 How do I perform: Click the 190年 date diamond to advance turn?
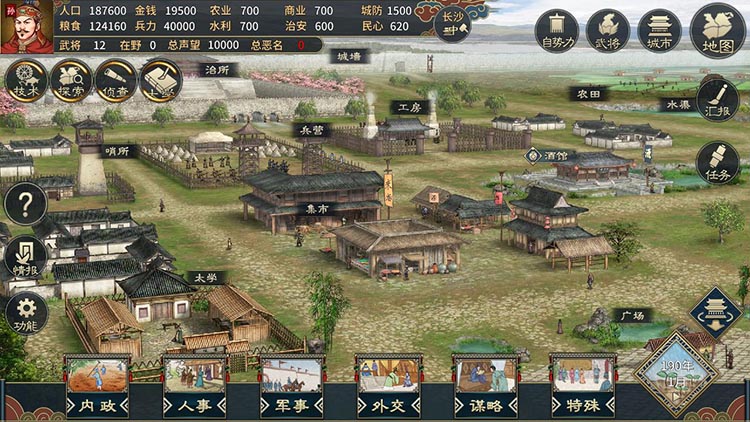pyautogui.click(x=677, y=376)
